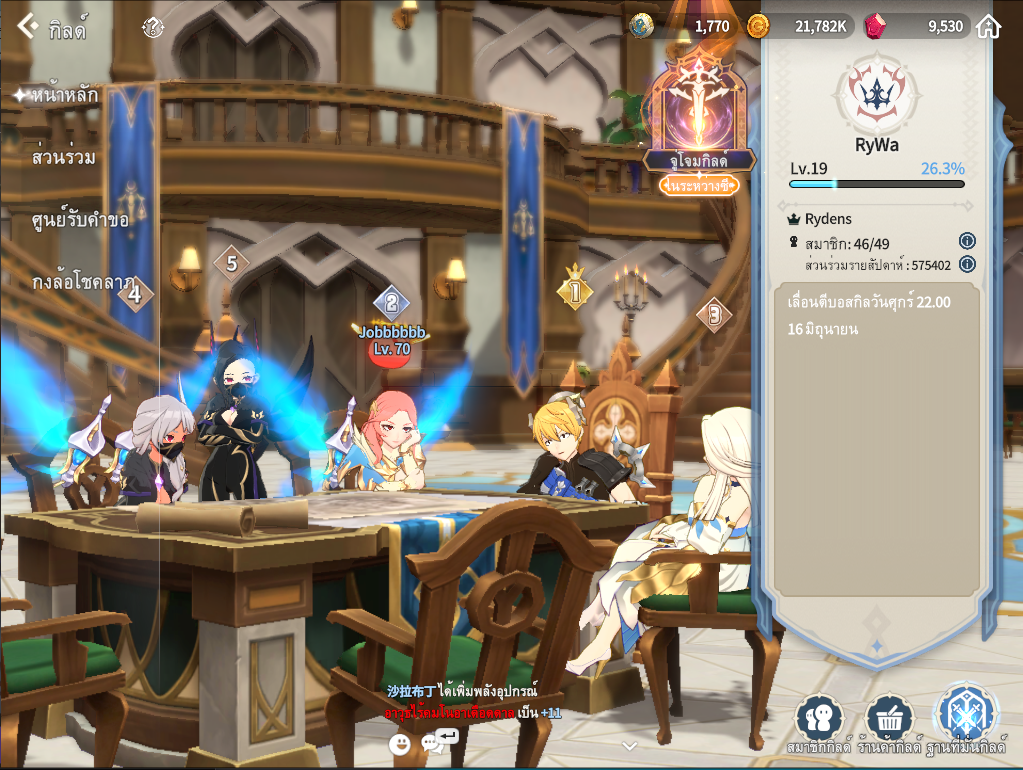1023x770 pixels.
Task: Go back from the guild screen
Action: 27,27
